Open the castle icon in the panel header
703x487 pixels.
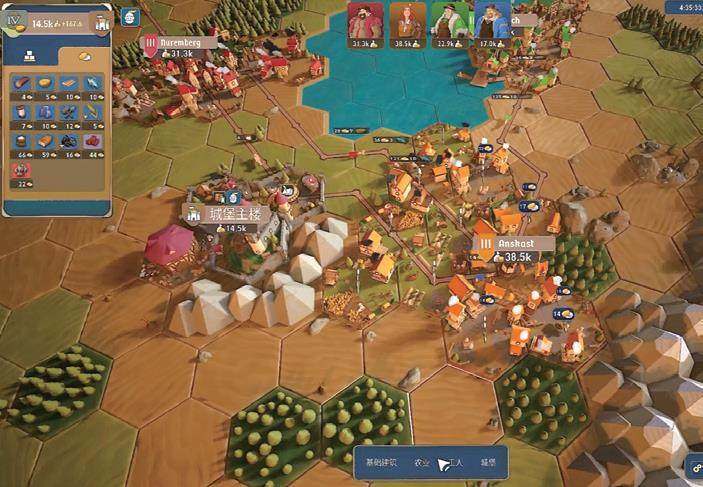tap(101, 23)
